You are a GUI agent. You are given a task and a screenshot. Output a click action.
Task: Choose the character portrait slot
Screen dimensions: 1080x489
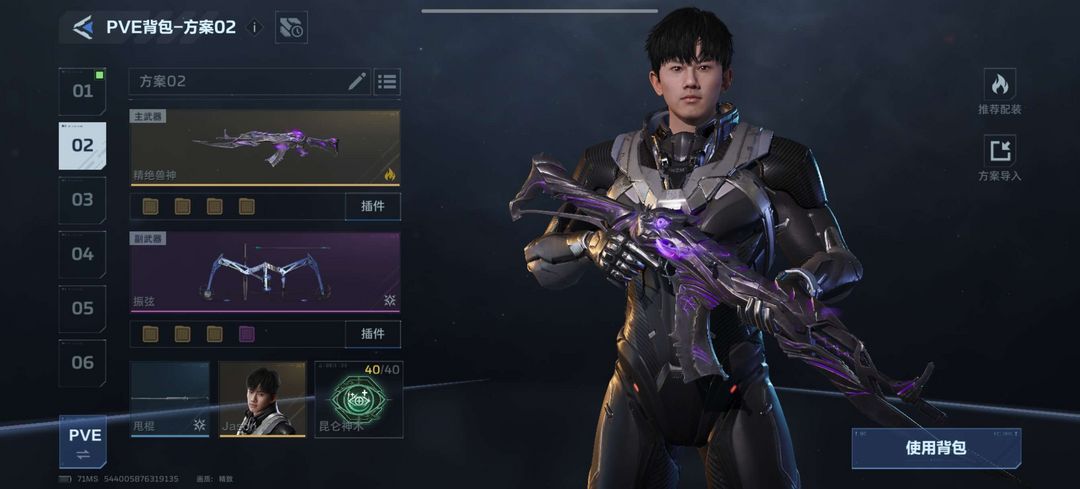point(262,399)
